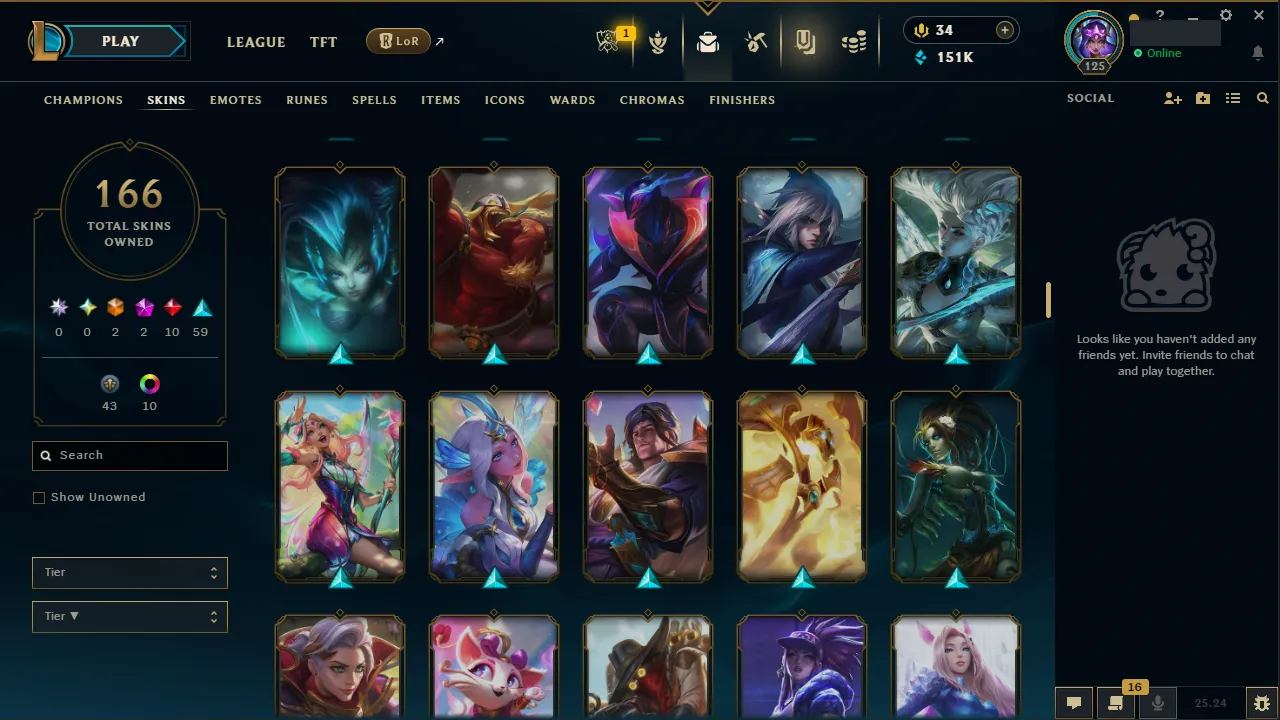Enable the Show Unowned checkbox
The height and width of the screenshot is (720, 1280).
[x=38, y=497]
